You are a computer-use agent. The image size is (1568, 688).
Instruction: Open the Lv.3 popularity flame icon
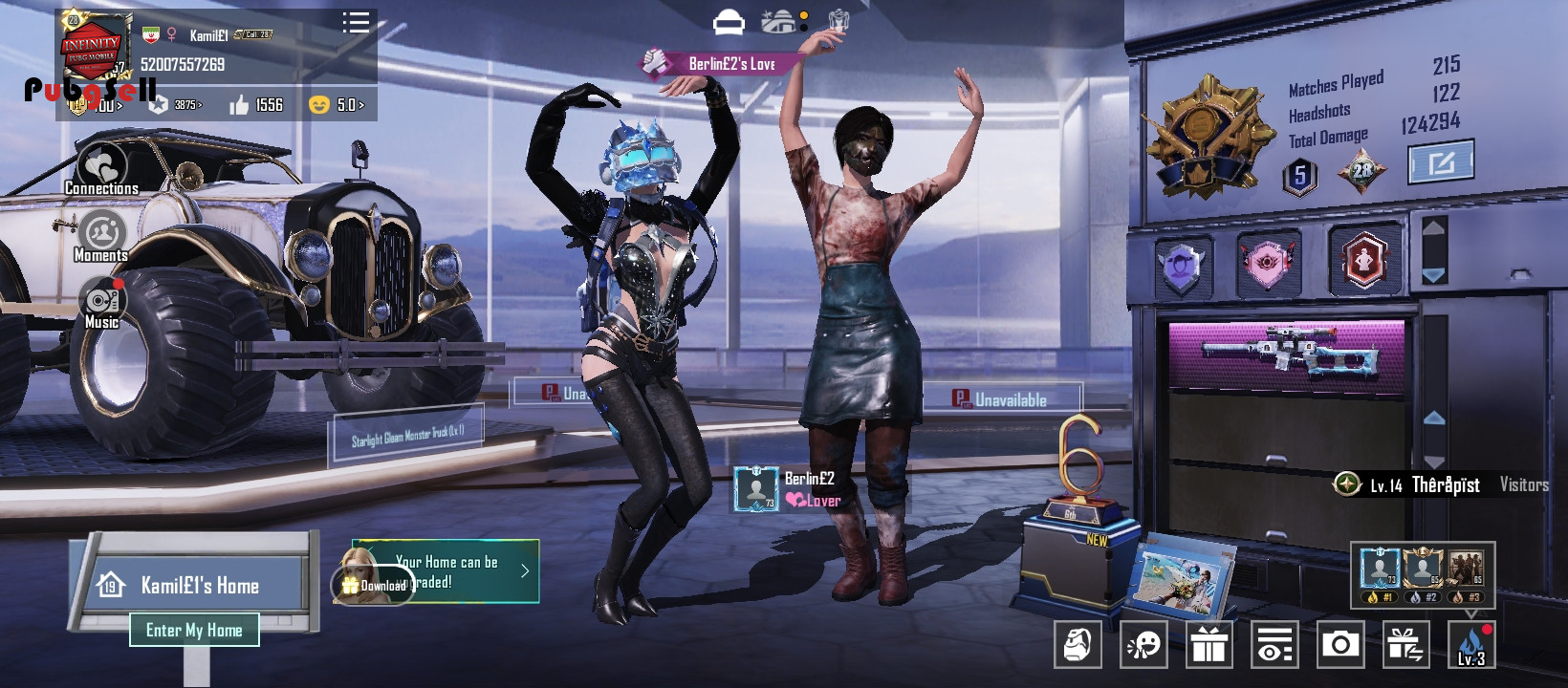pyautogui.click(x=1471, y=645)
